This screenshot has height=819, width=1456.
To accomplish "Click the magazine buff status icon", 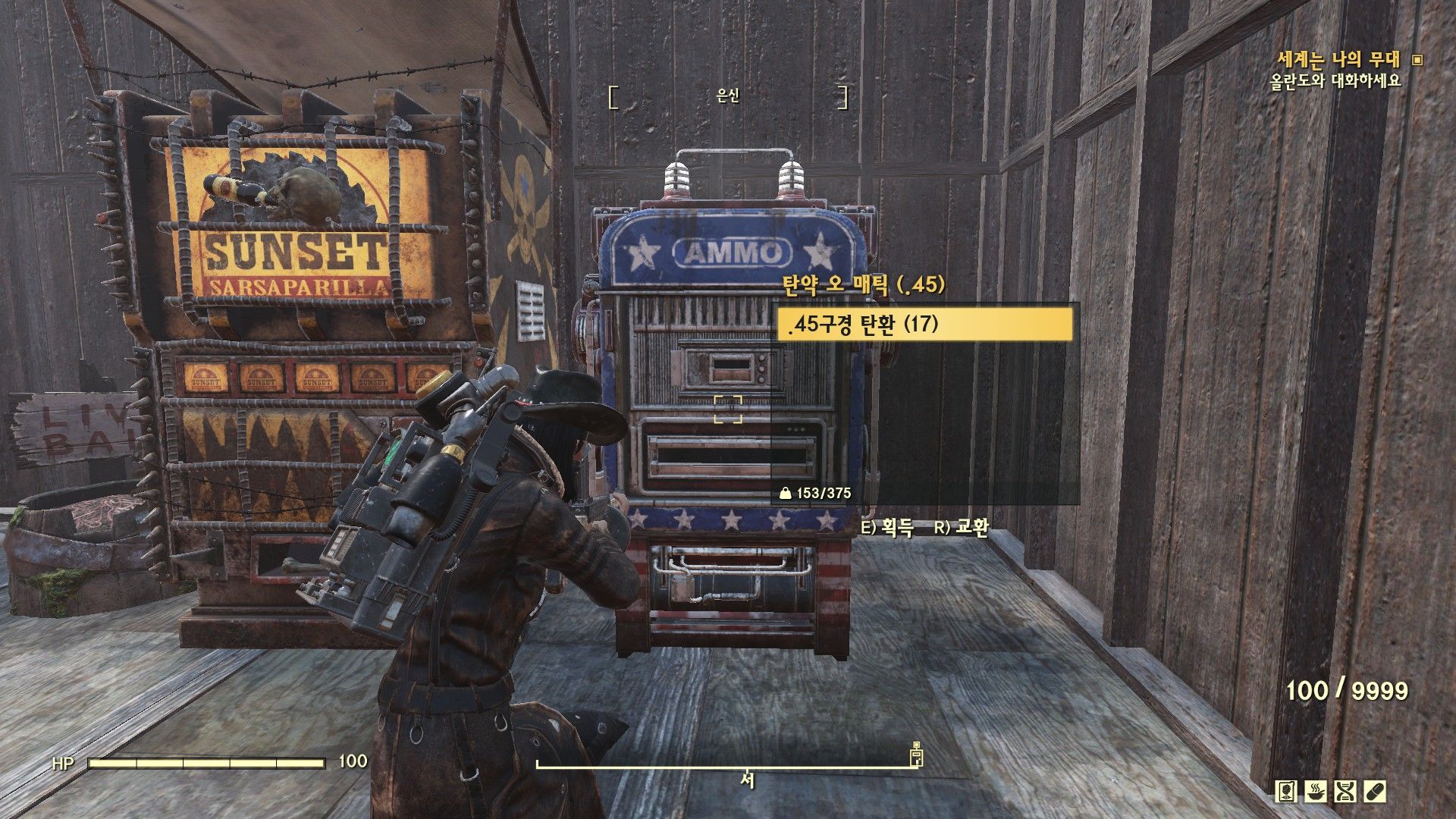I will point(1286,792).
